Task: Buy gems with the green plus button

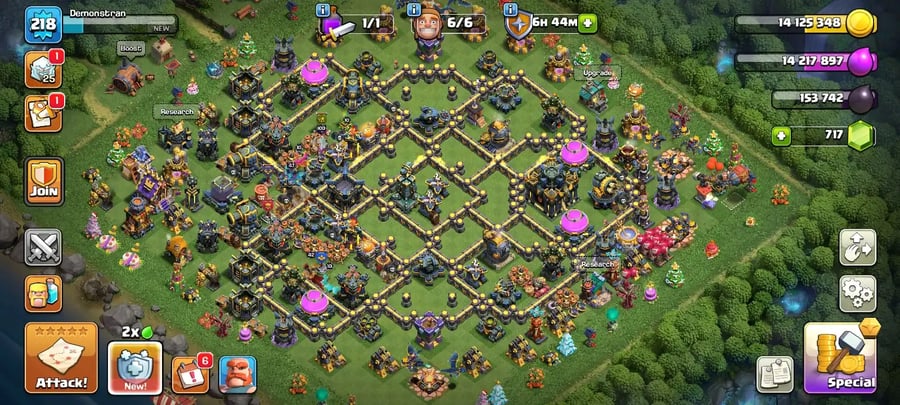Action: pos(784,135)
